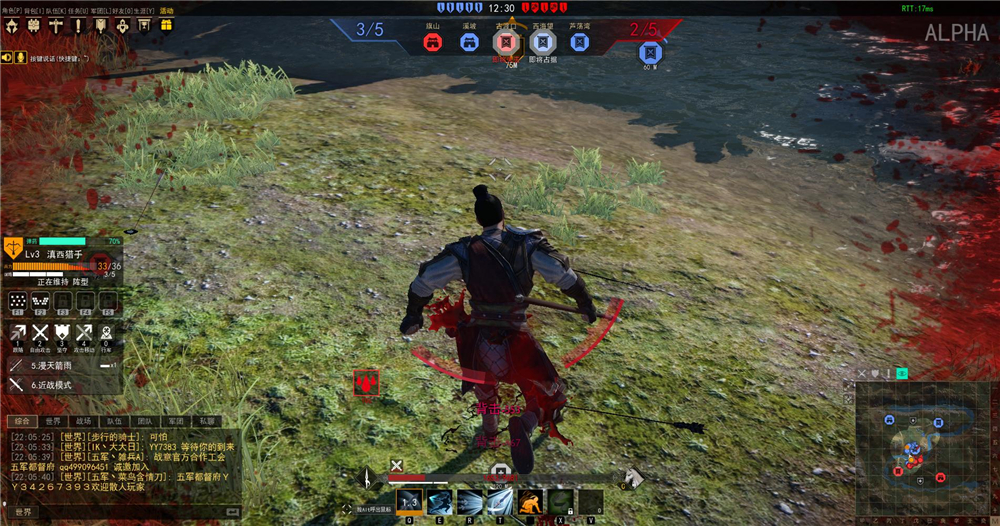Image resolution: width=1000 pixels, height=526 pixels.
Task: Open the gift box activity icon
Action: pos(166,25)
